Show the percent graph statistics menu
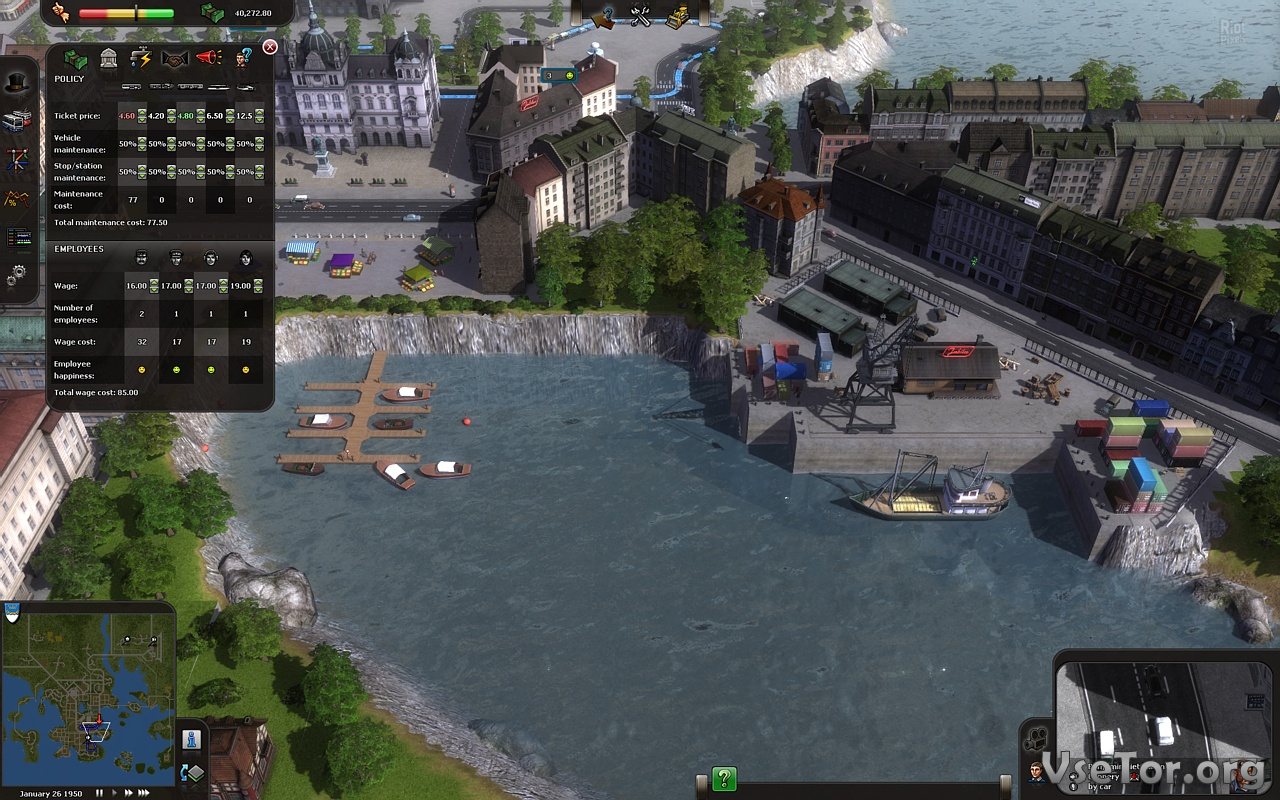The image size is (1280, 800). 16,199
